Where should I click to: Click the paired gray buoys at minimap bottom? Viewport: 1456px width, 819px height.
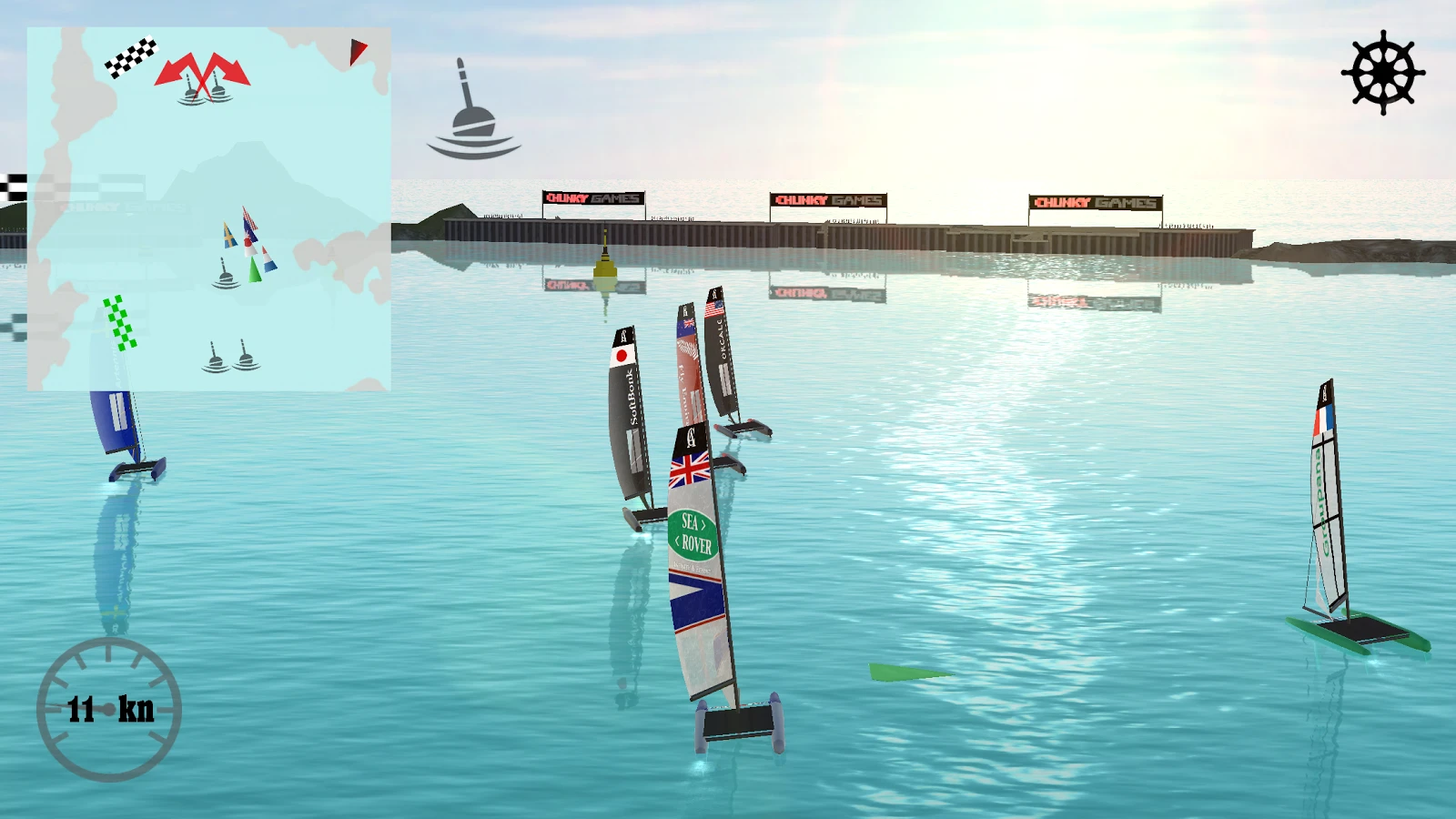pyautogui.click(x=229, y=359)
